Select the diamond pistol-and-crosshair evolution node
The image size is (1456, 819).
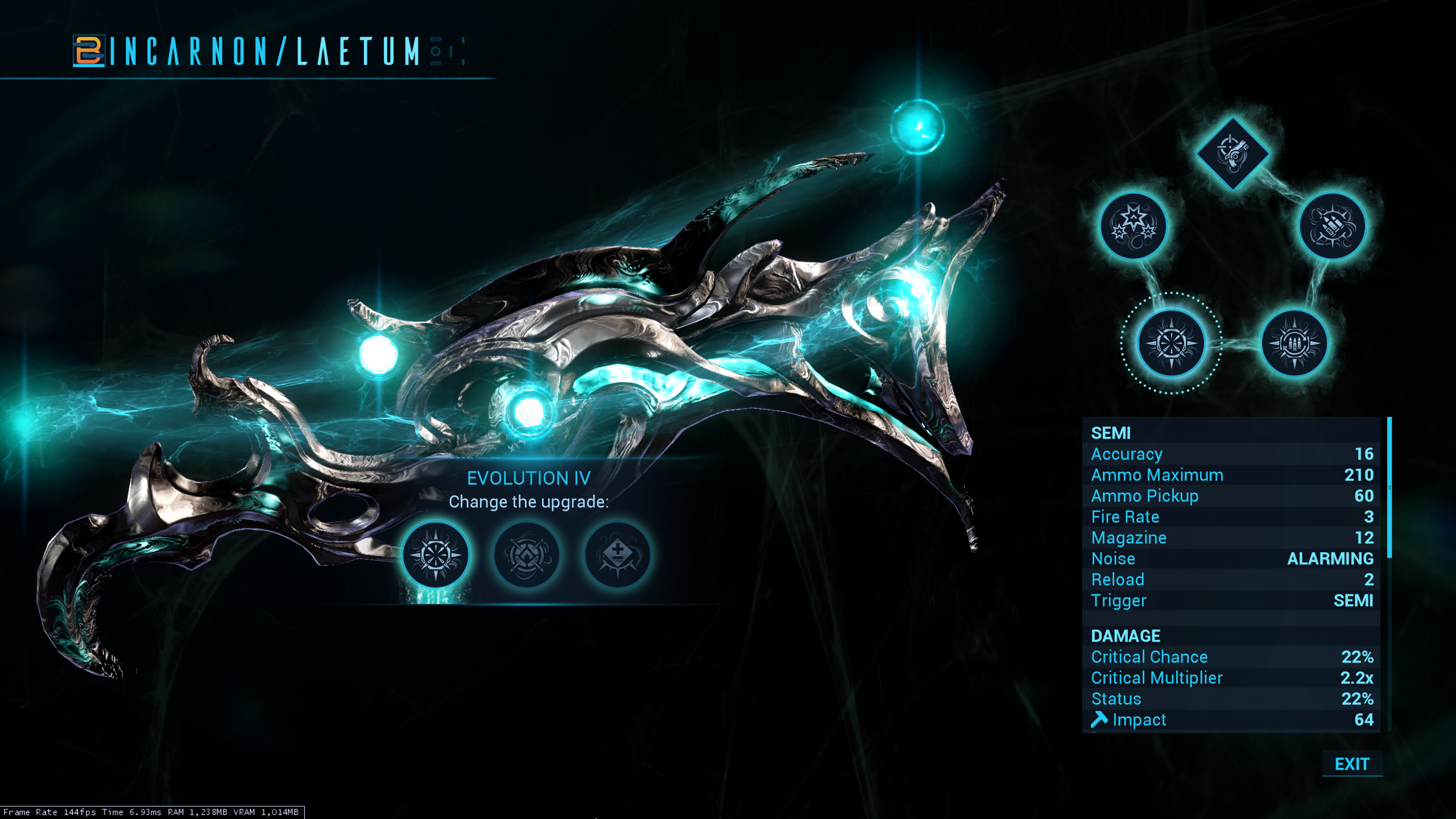pos(1232,153)
